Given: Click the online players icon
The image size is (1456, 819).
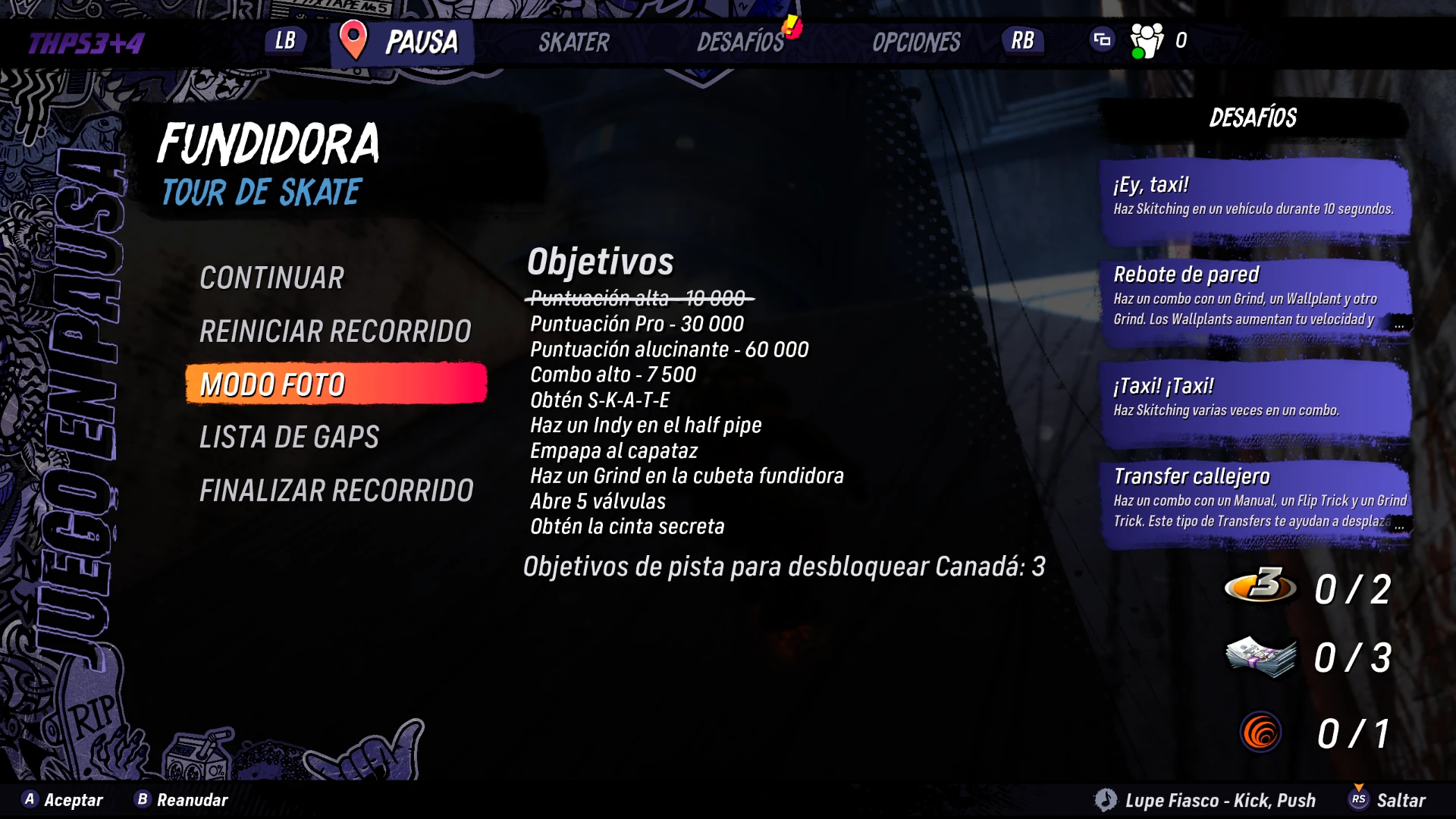Looking at the screenshot, I should [x=1147, y=40].
